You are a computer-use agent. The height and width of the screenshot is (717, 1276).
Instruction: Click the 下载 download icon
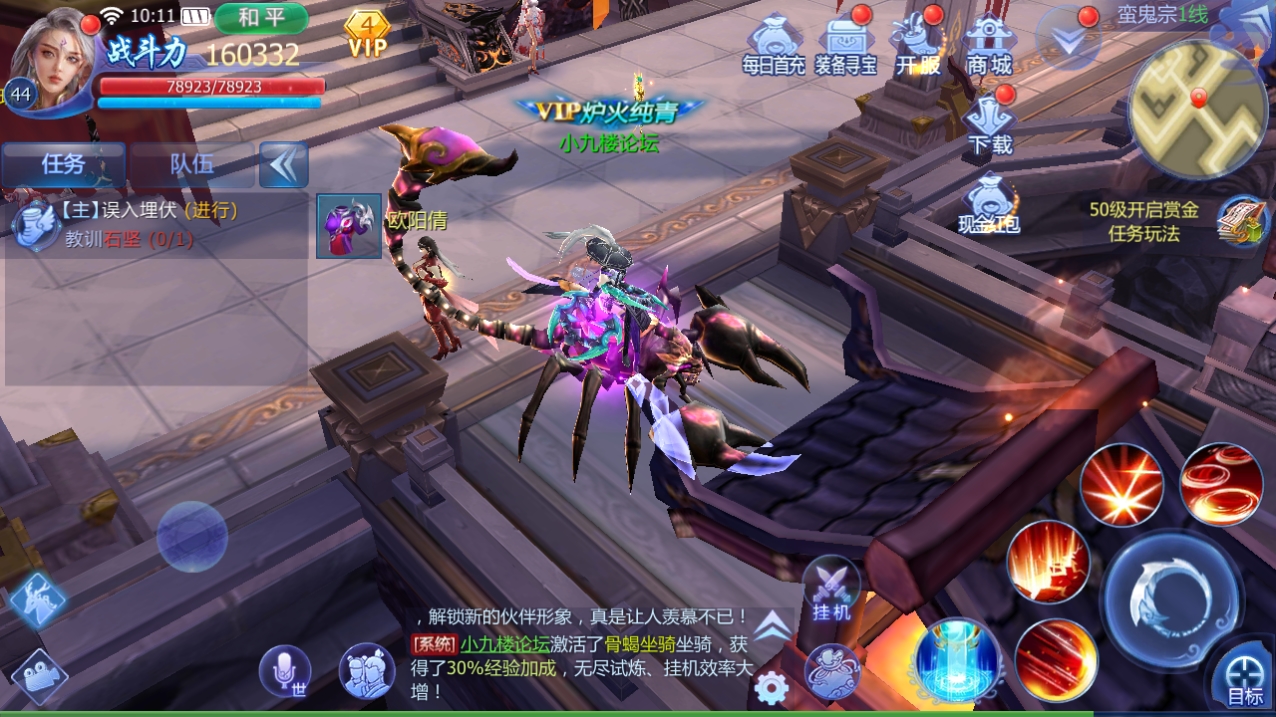tap(989, 126)
